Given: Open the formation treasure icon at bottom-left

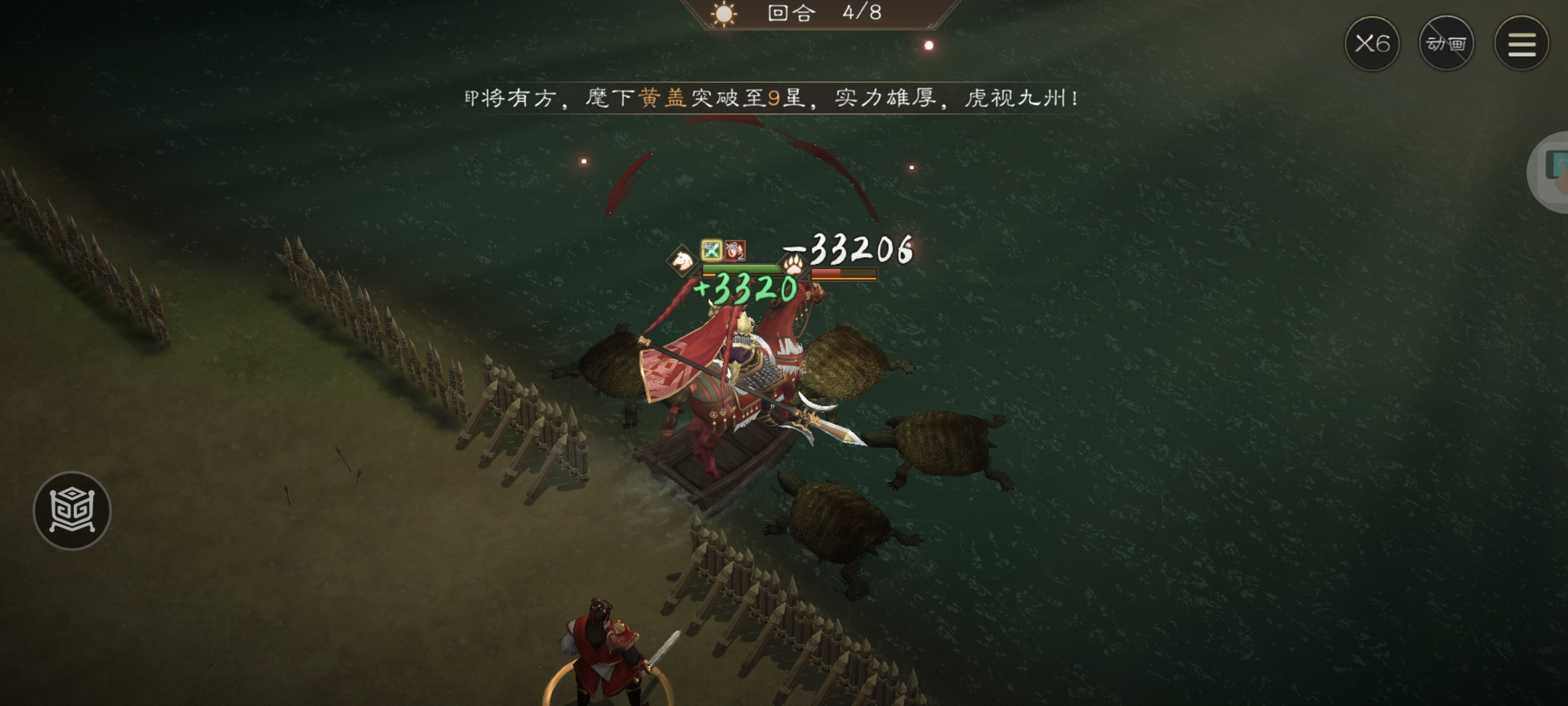Looking at the screenshot, I should click(x=74, y=511).
